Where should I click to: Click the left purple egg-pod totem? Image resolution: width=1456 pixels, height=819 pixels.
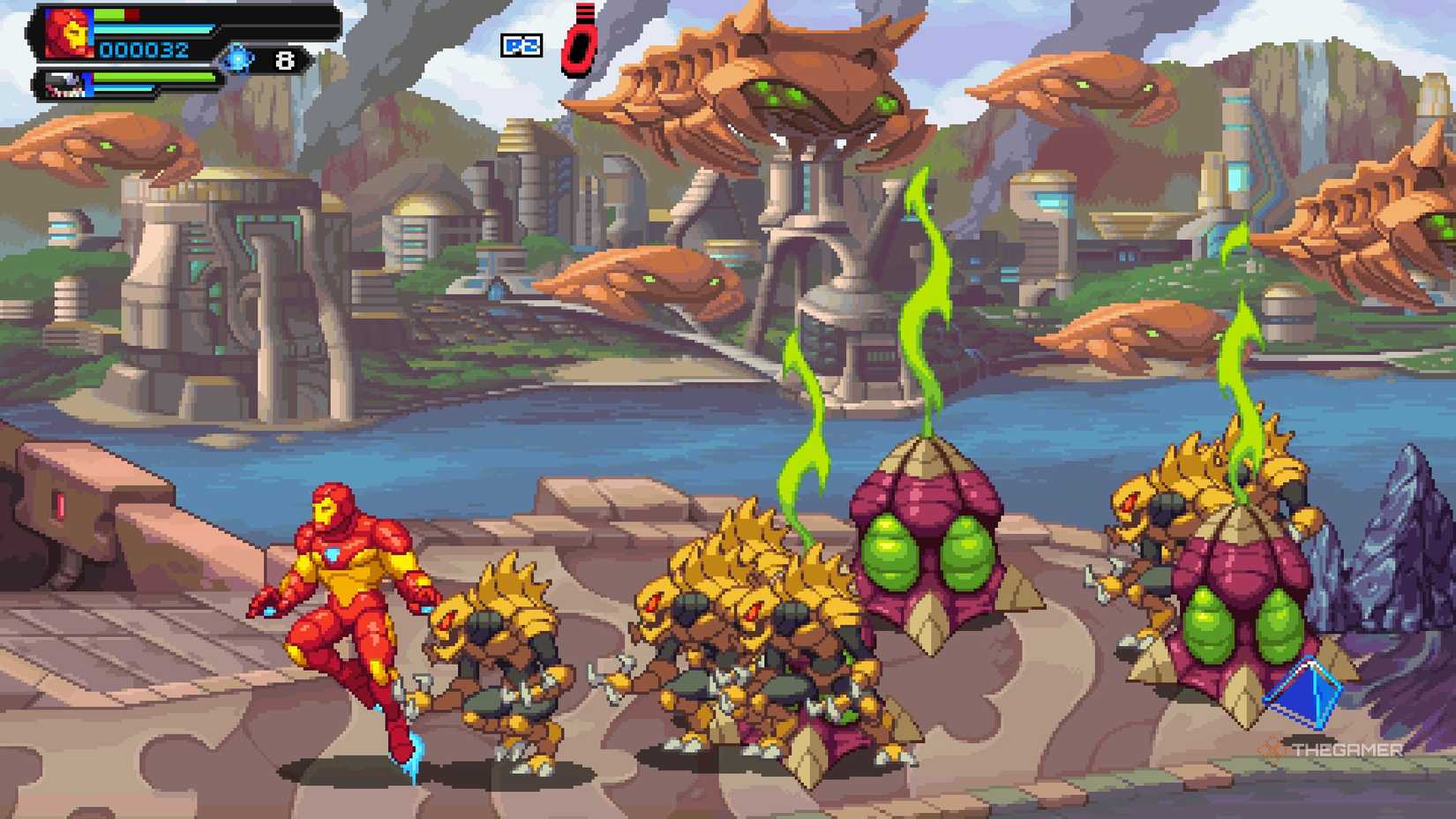(x=927, y=547)
